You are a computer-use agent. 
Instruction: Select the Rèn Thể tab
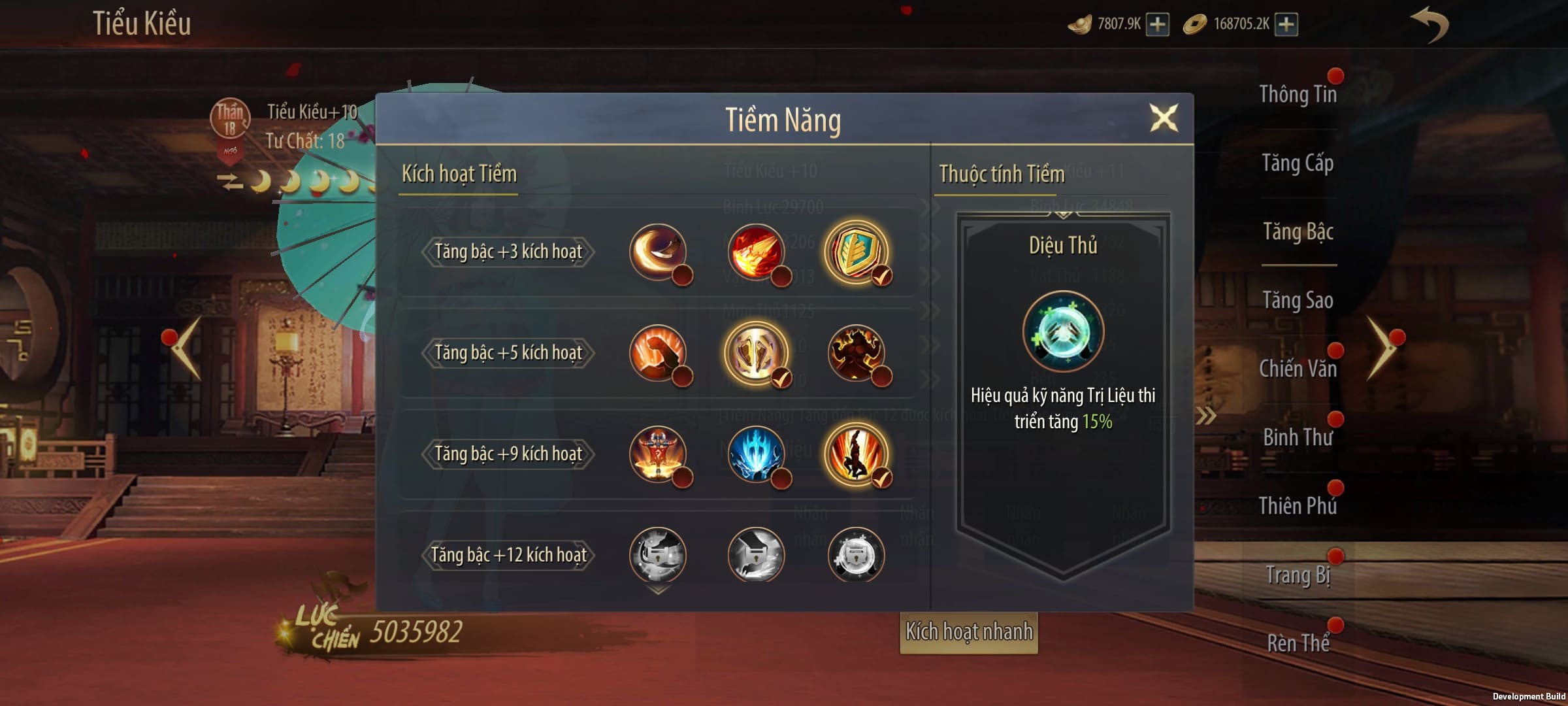(x=1298, y=644)
